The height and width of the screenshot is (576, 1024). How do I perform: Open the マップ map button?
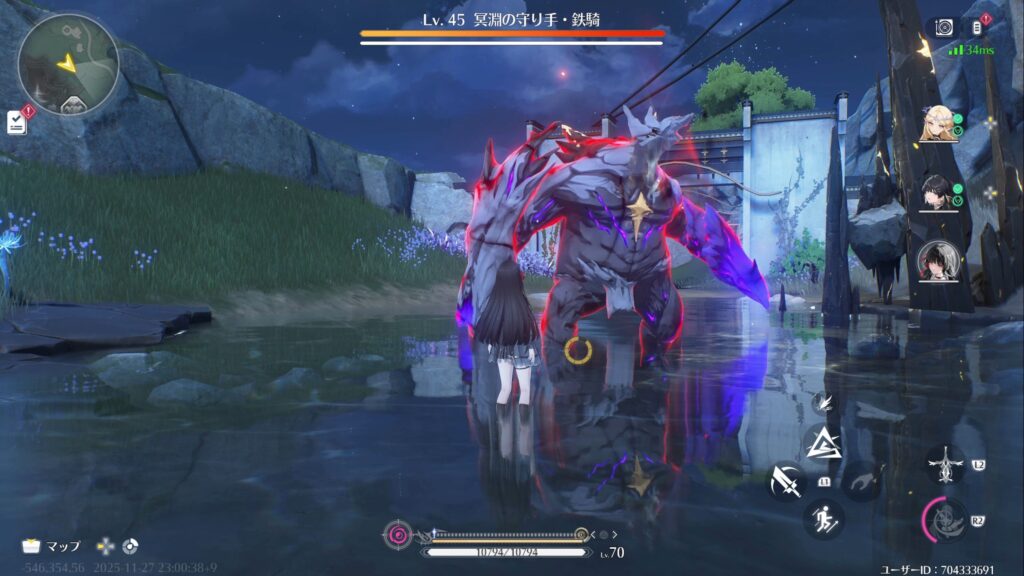tap(52, 546)
